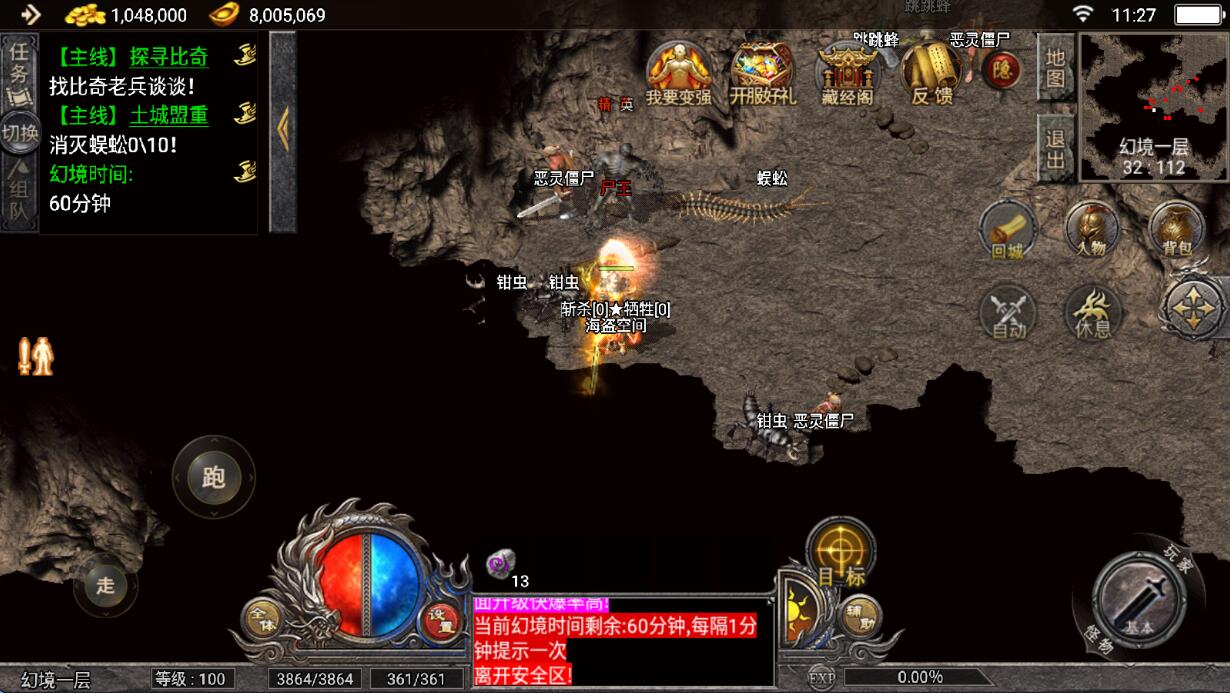
Task: Activate the 目标 target crosshair button
Action: [x=840, y=551]
